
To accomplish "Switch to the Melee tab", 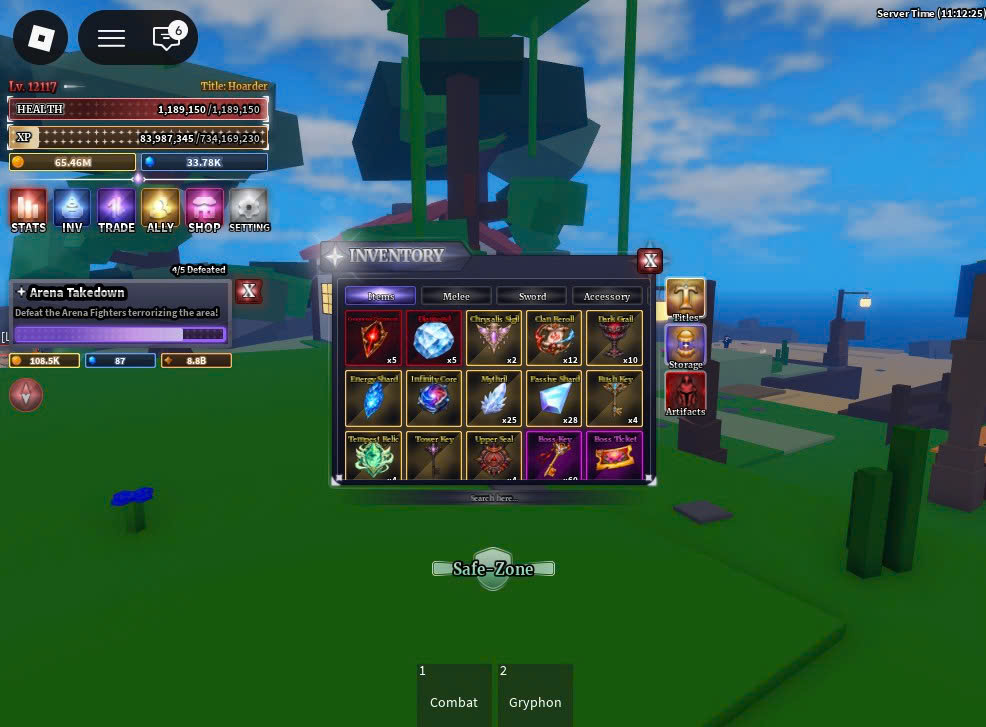I will 456,296.
